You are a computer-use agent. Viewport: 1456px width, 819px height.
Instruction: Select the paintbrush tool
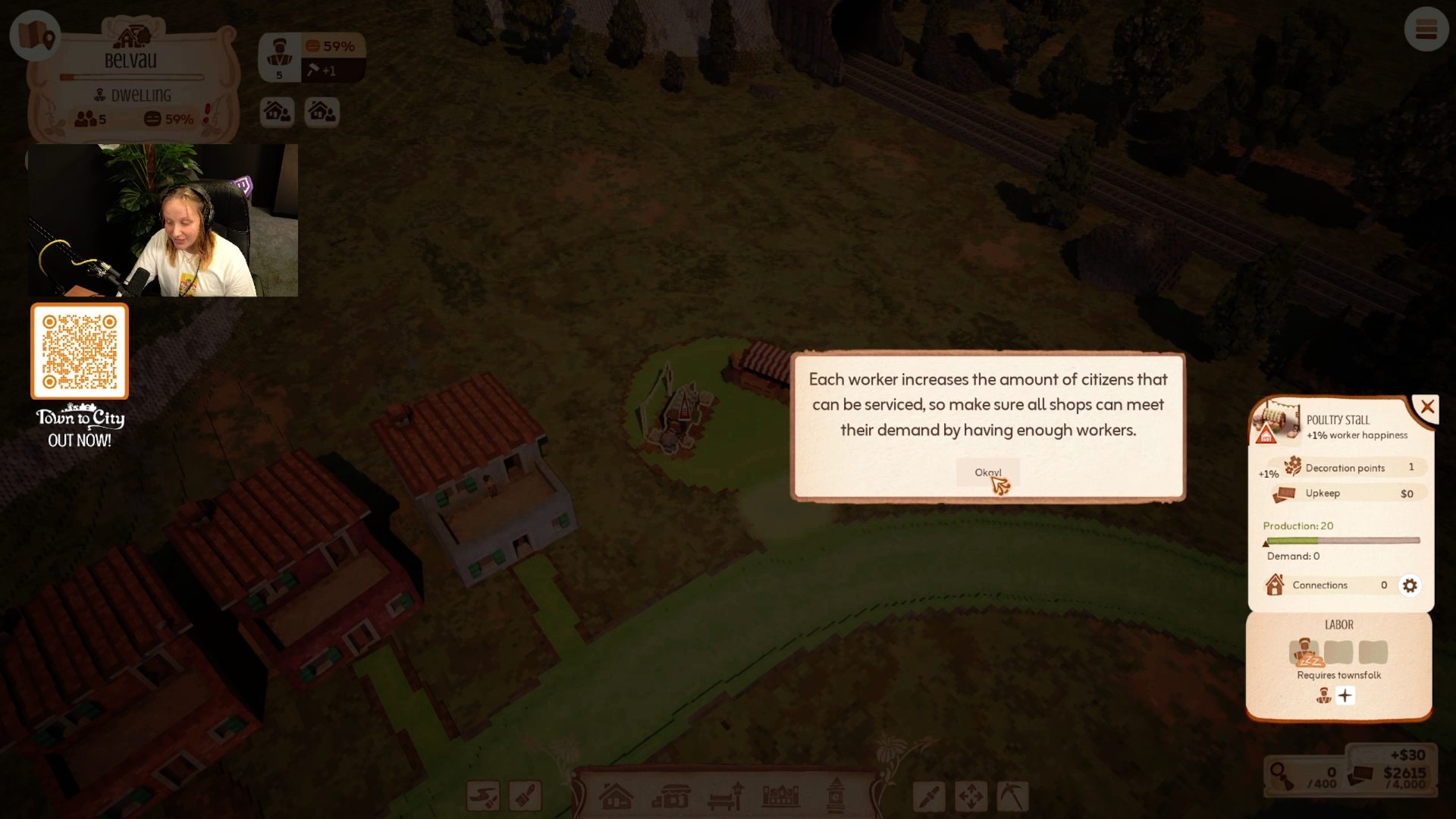coord(526,797)
